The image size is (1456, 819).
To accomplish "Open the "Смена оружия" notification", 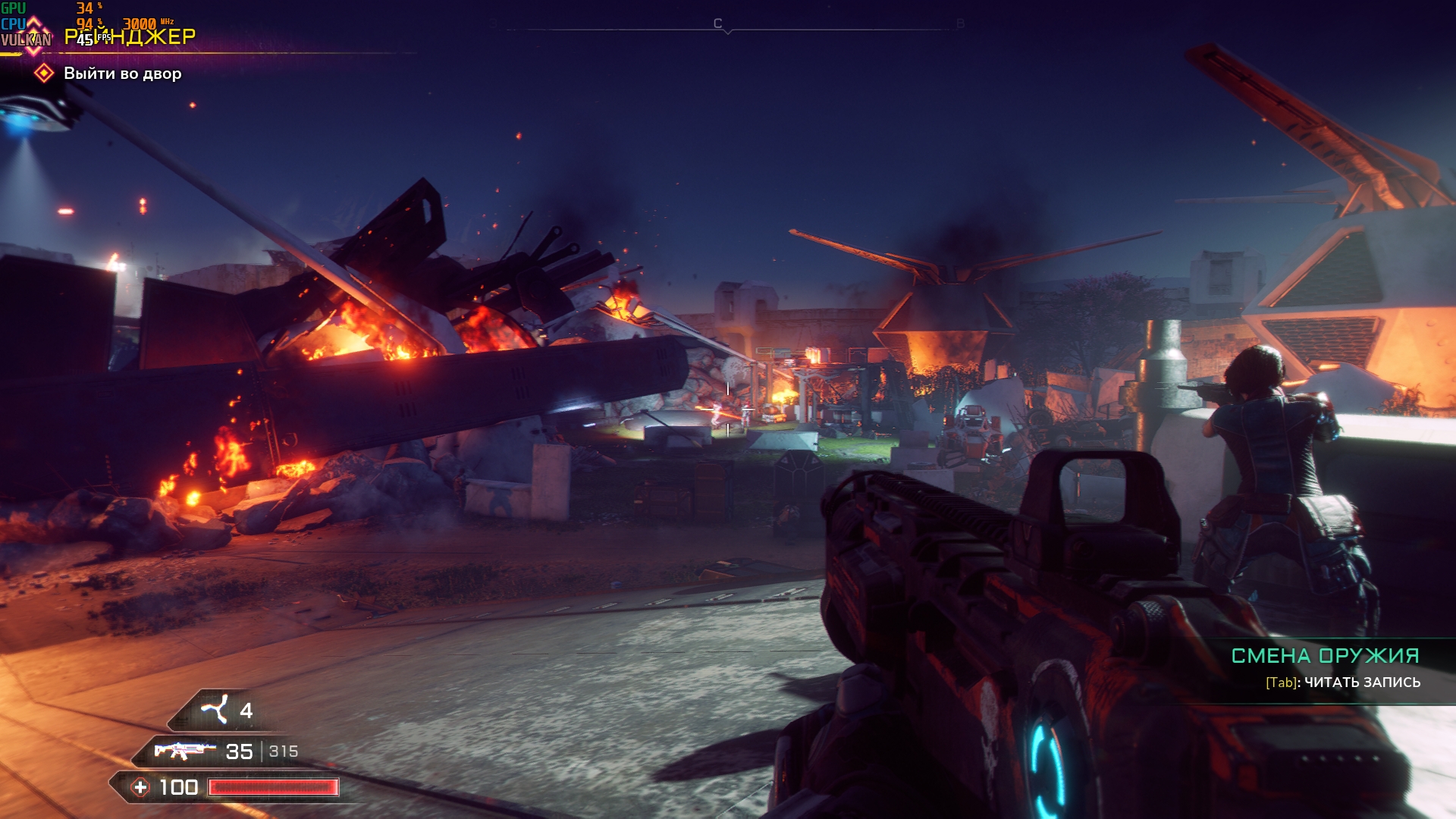I will point(1324,656).
